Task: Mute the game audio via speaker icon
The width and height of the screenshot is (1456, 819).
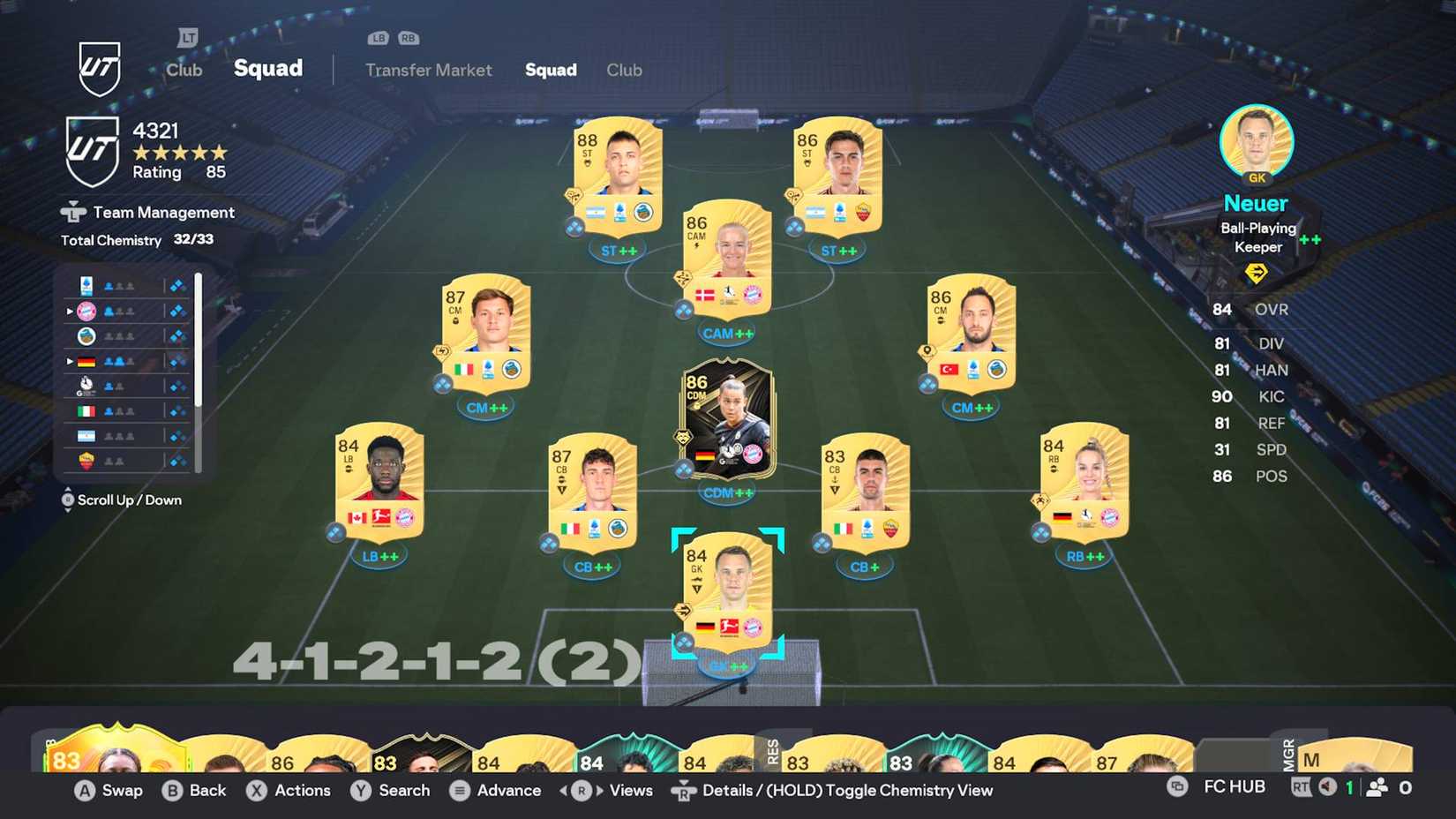Action: (x=1327, y=785)
